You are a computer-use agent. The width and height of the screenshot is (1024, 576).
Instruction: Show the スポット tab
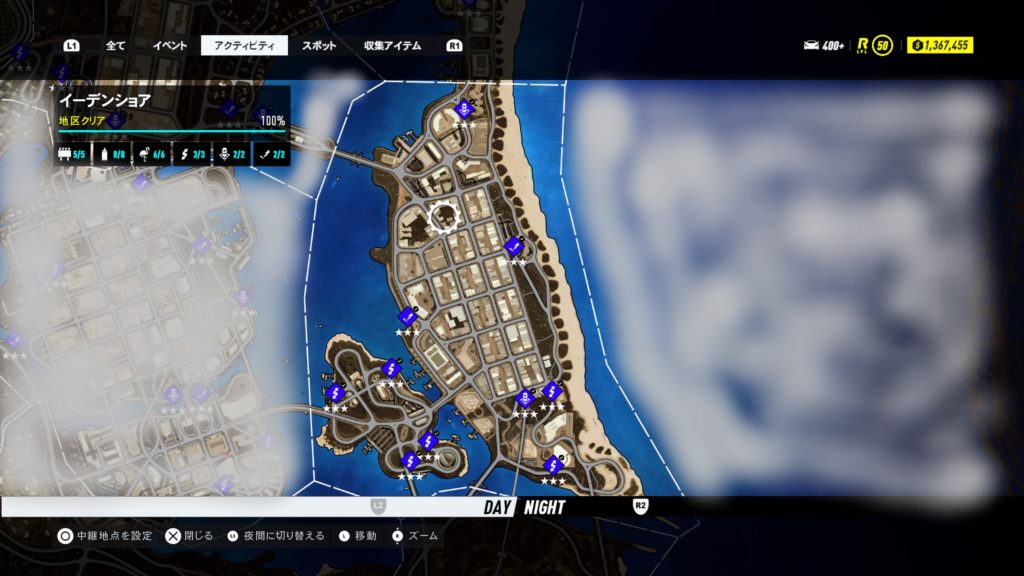coord(319,46)
